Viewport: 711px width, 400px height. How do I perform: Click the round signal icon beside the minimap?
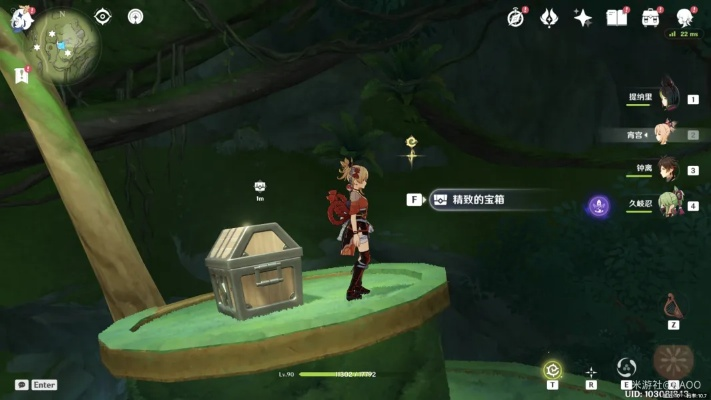136,16
